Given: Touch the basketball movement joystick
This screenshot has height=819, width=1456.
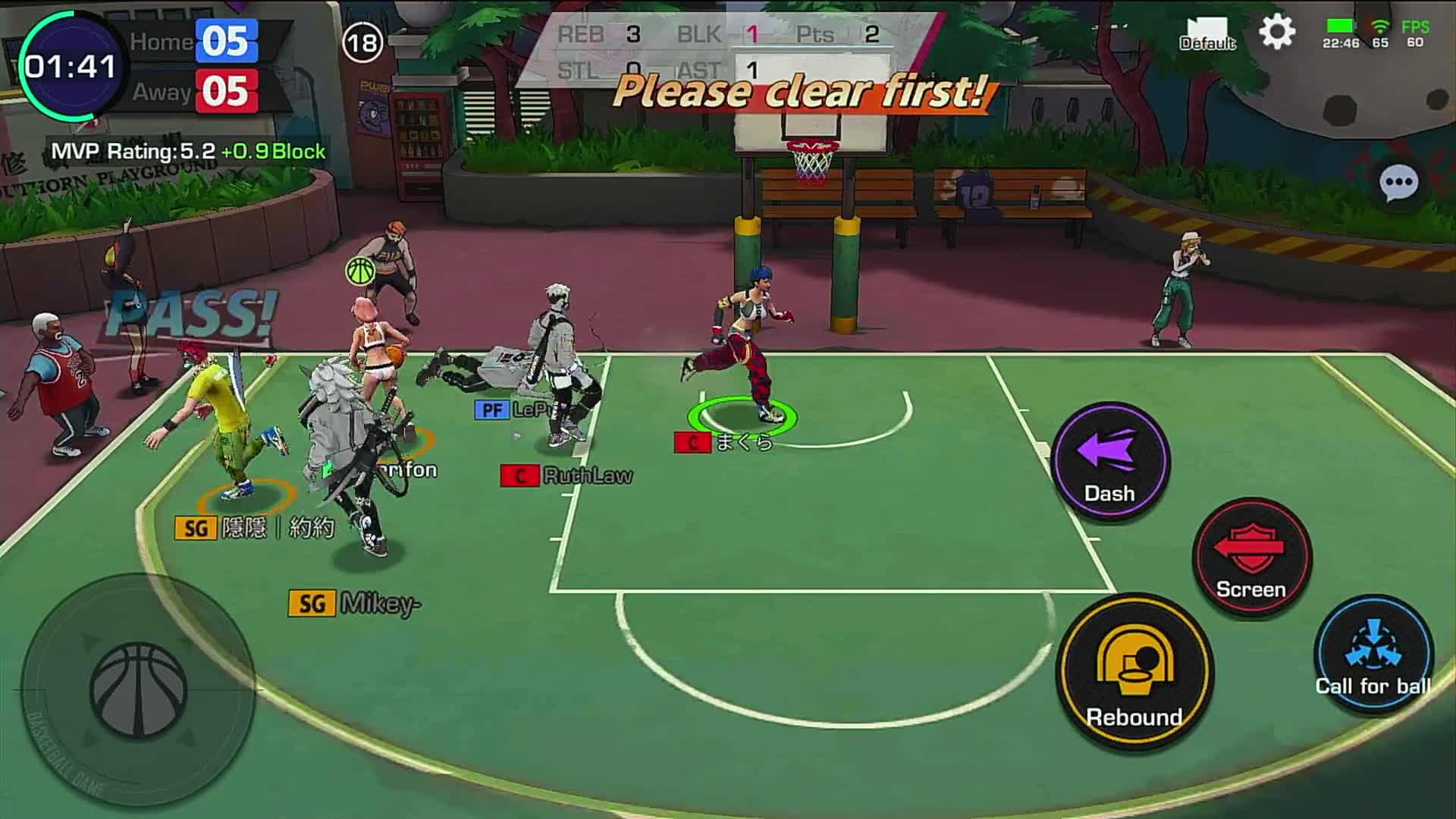Looking at the screenshot, I should [139, 690].
